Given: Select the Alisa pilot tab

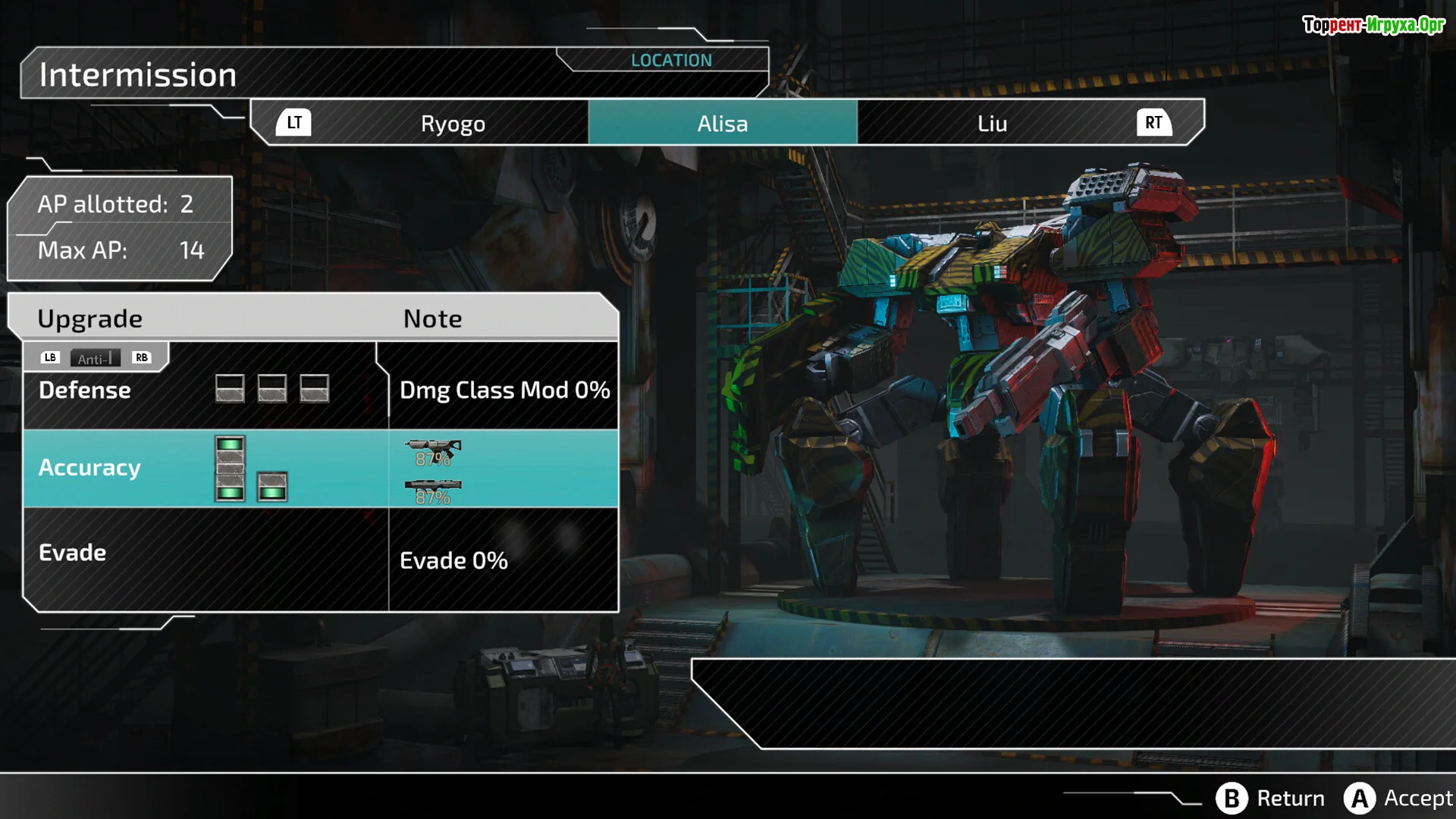Looking at the screenshot, I should coord(722,123).
